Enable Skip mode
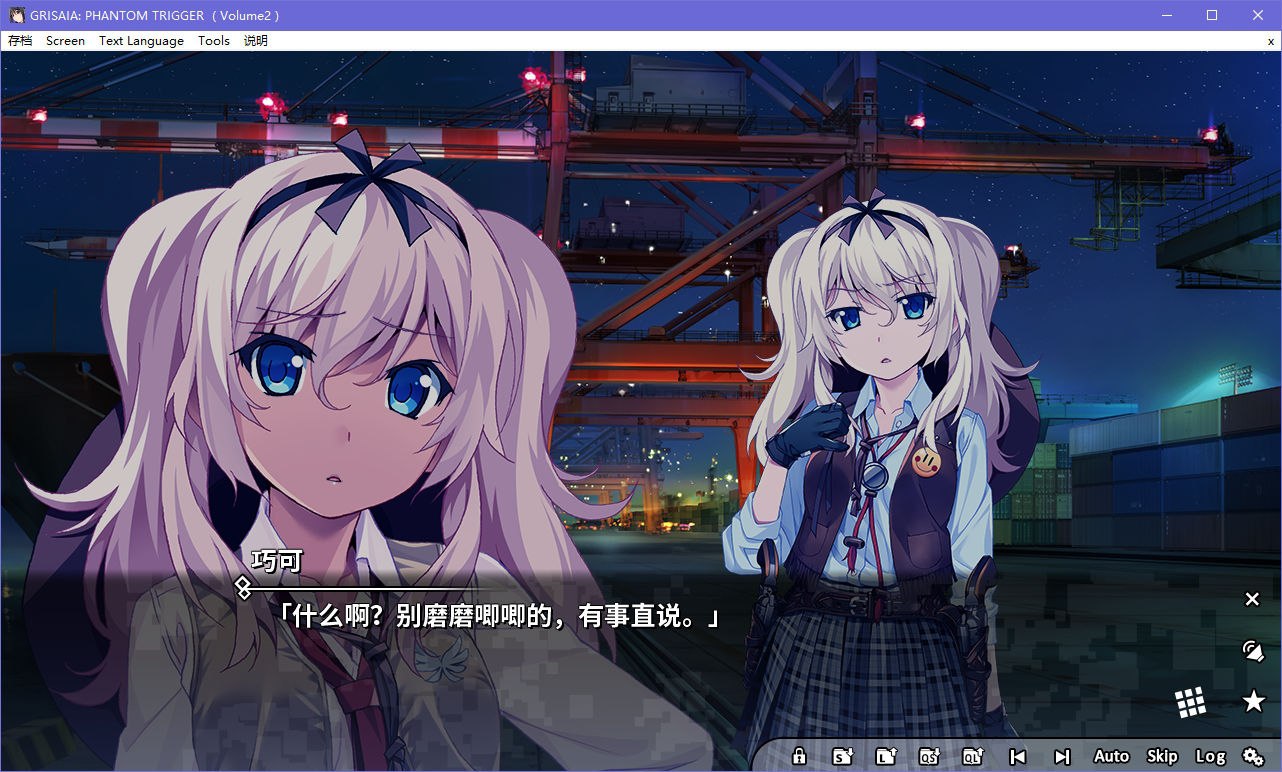 (x=1162, y=756)
